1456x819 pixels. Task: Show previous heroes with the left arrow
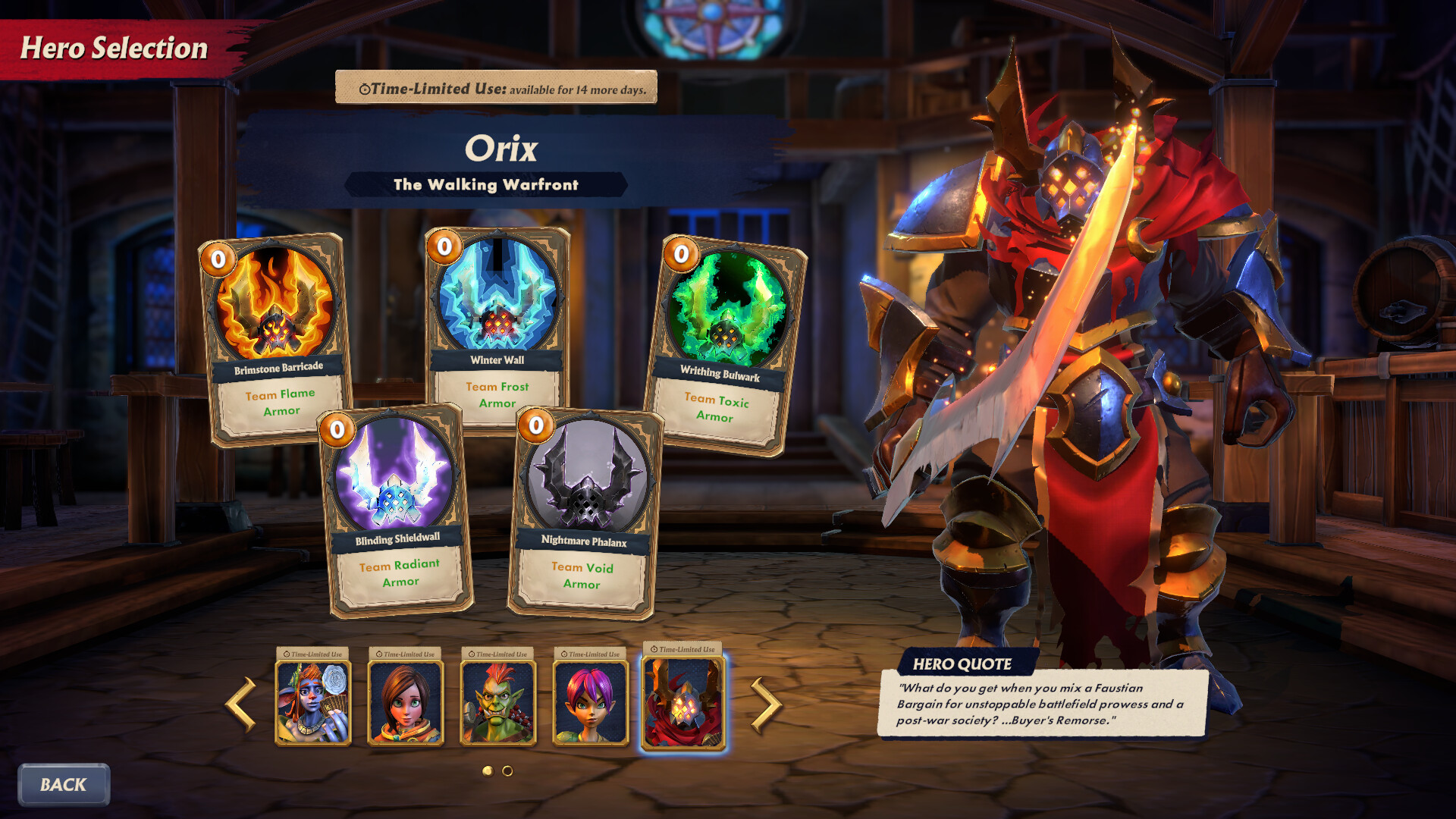tap(240, 704)
